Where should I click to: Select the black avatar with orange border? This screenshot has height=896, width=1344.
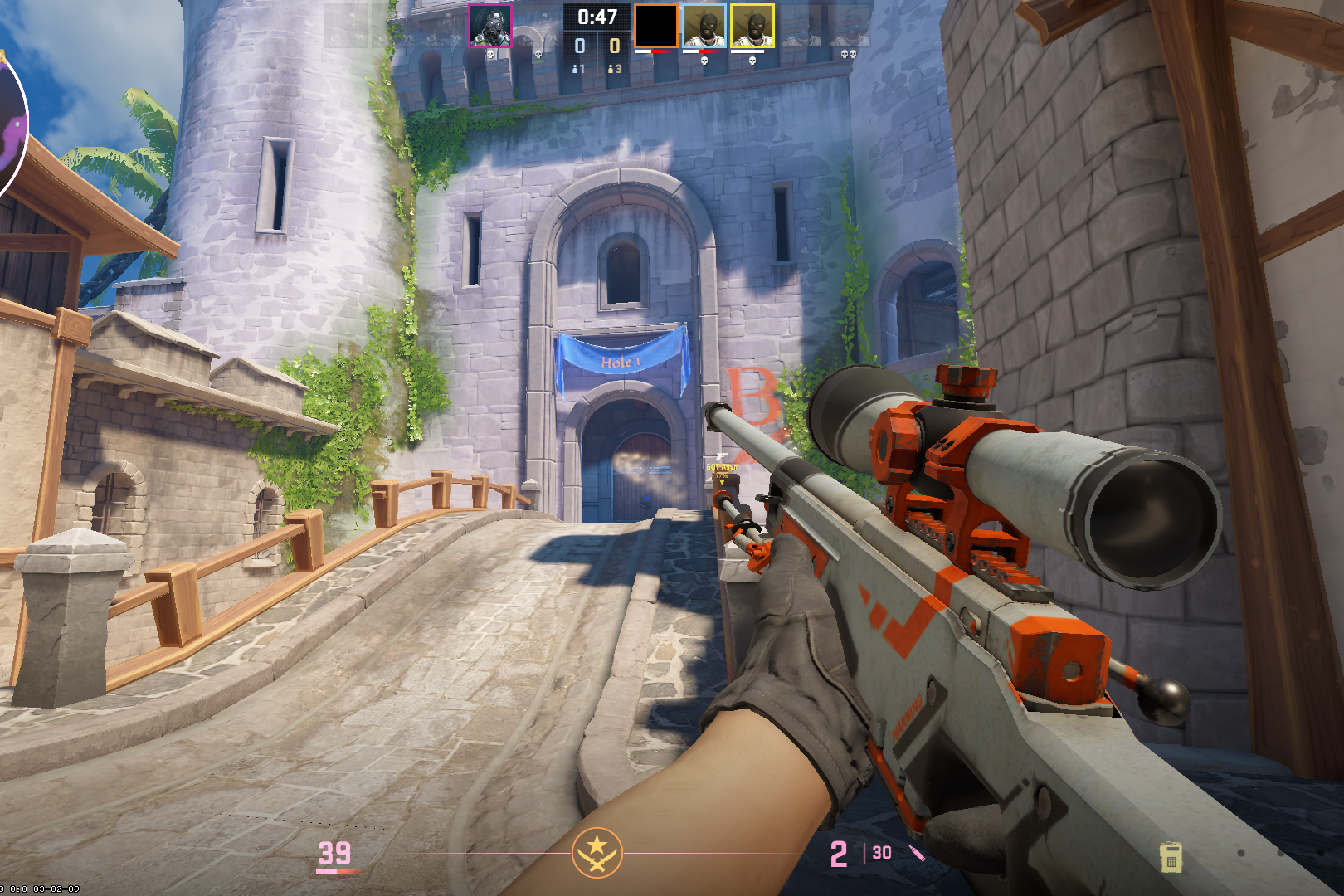[655, 26]
